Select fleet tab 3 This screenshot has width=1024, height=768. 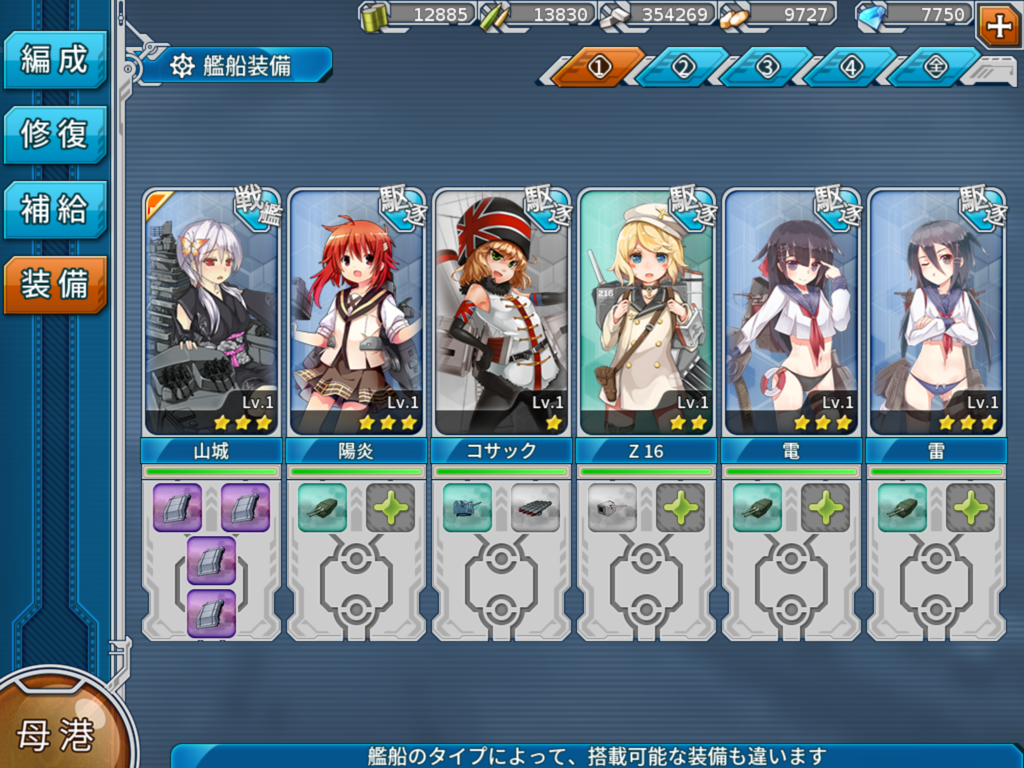point(767,67)
